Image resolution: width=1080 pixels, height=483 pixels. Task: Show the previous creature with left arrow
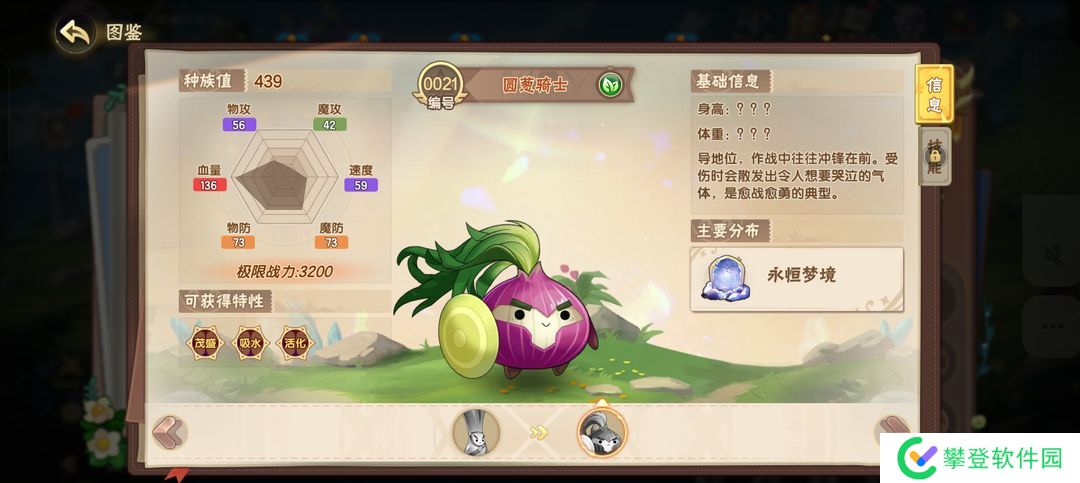(x=169, y=432)
